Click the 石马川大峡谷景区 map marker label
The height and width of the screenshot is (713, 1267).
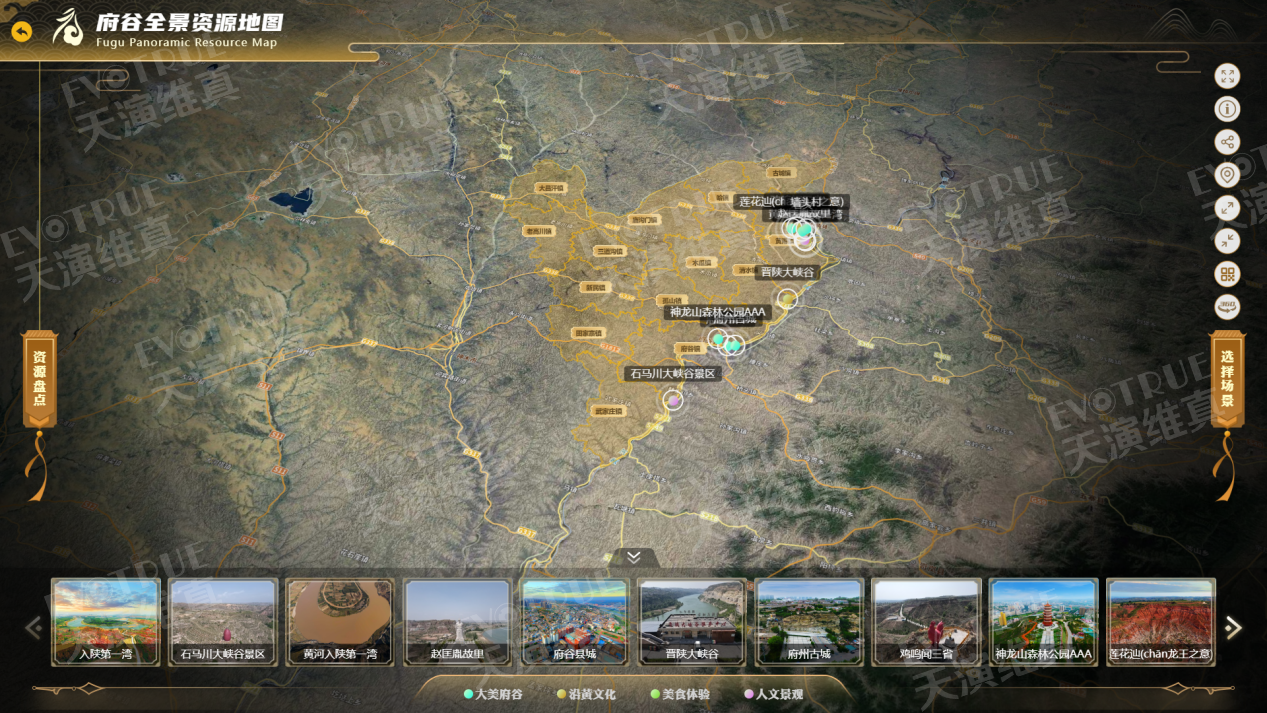673,374
